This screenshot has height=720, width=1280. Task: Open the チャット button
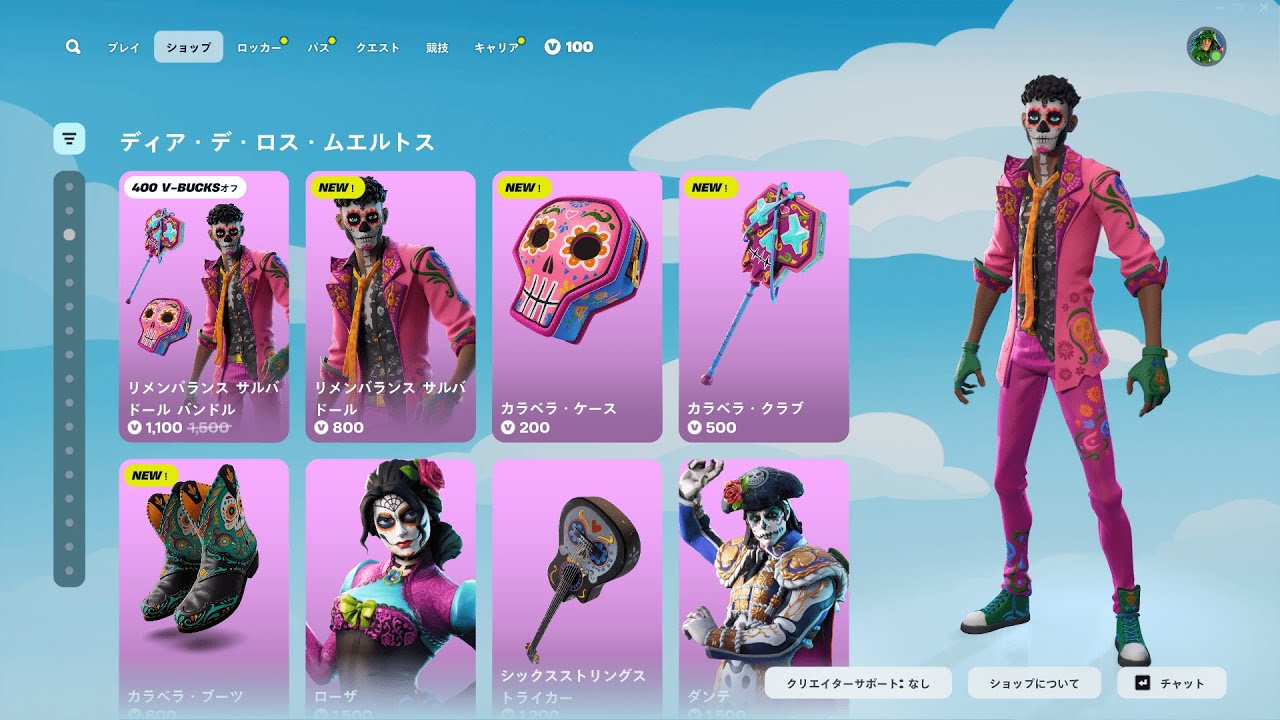tap(1171, 684)
